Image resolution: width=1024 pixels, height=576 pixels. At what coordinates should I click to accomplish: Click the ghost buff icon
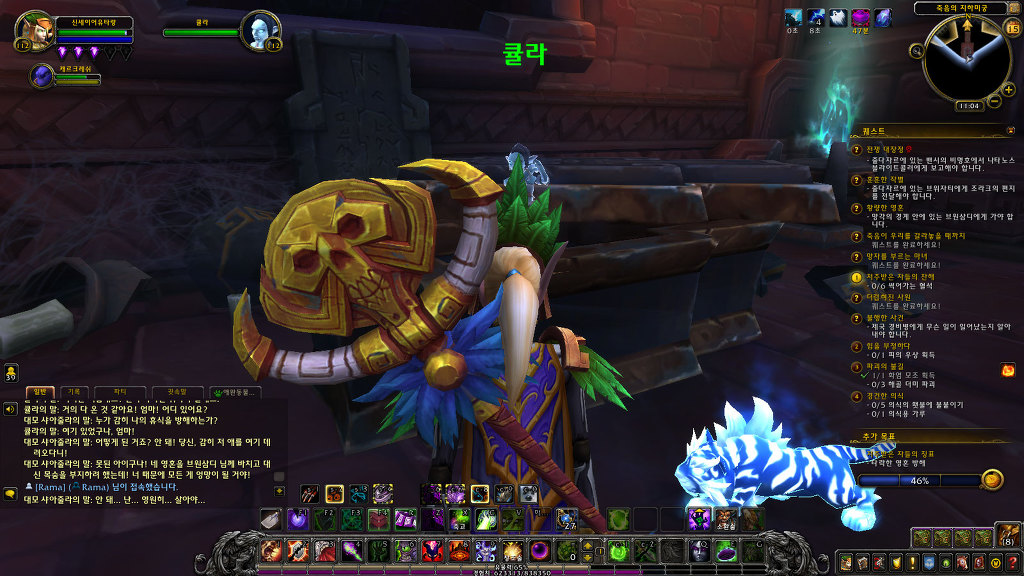point(839,17)
